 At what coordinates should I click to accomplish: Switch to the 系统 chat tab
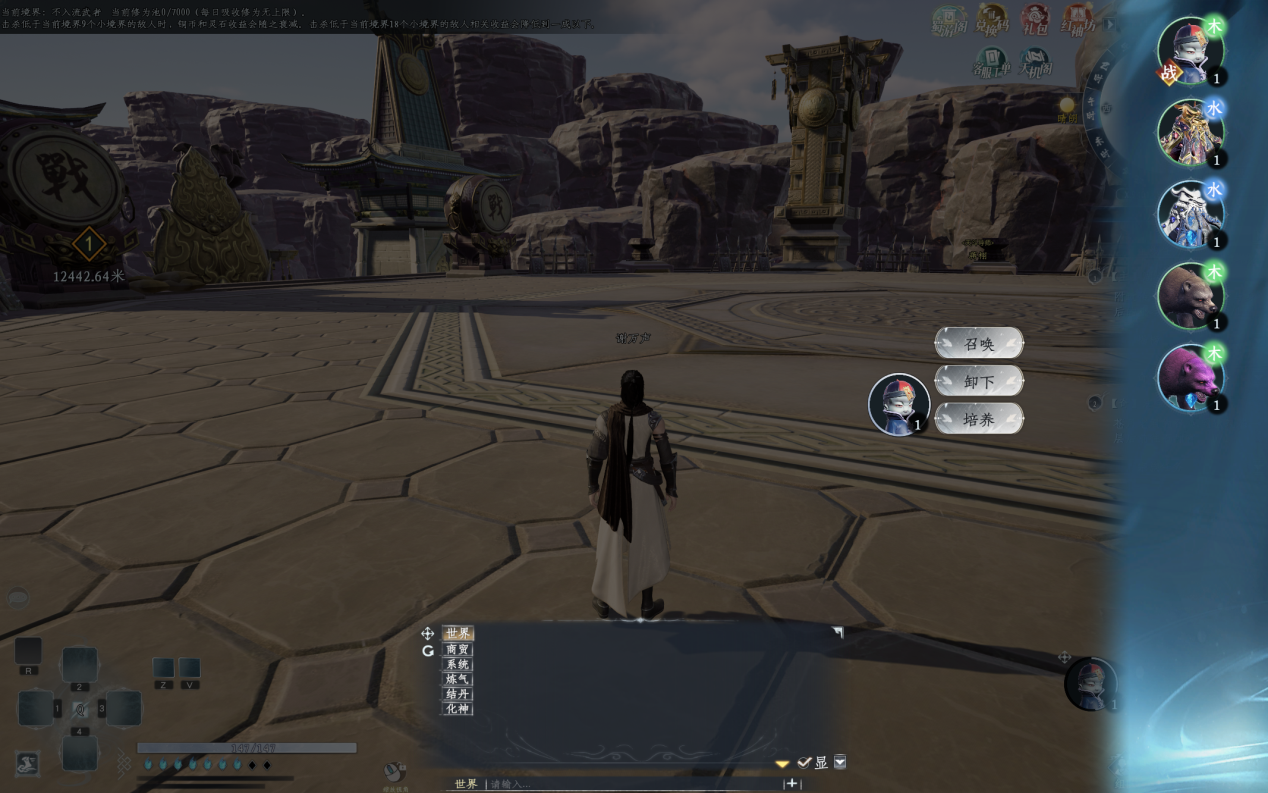click(x=458, y=664)
